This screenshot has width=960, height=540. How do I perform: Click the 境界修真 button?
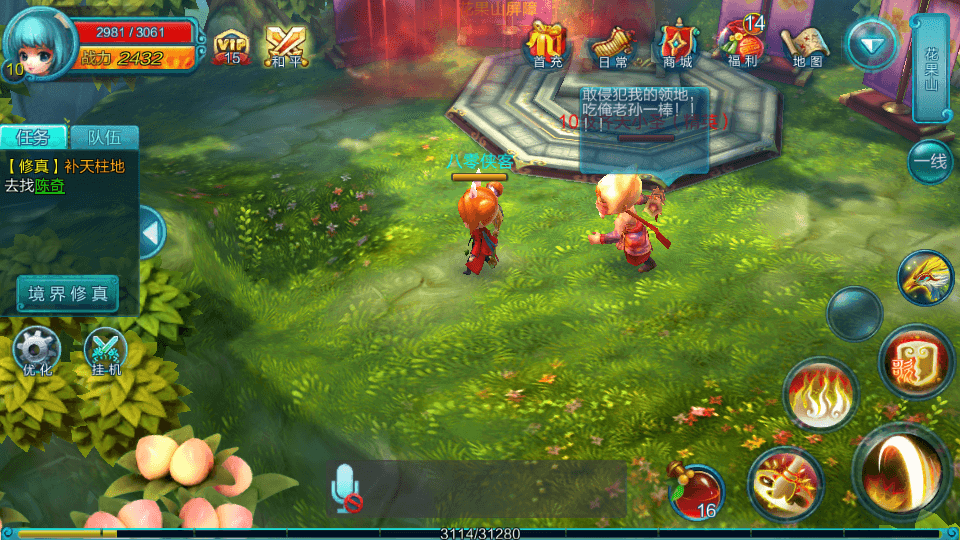point(68,294)
